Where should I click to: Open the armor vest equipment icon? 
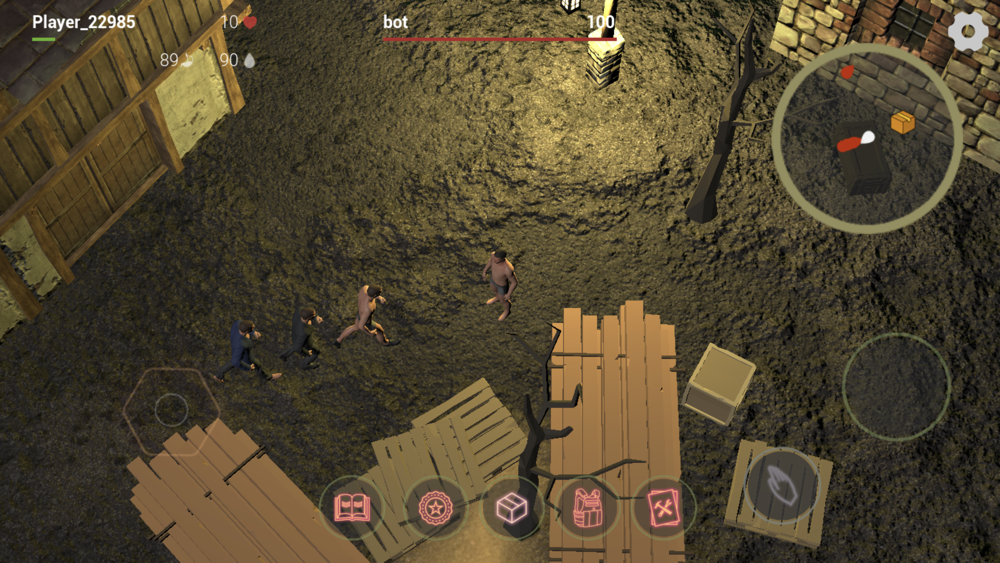pos(588,507)
